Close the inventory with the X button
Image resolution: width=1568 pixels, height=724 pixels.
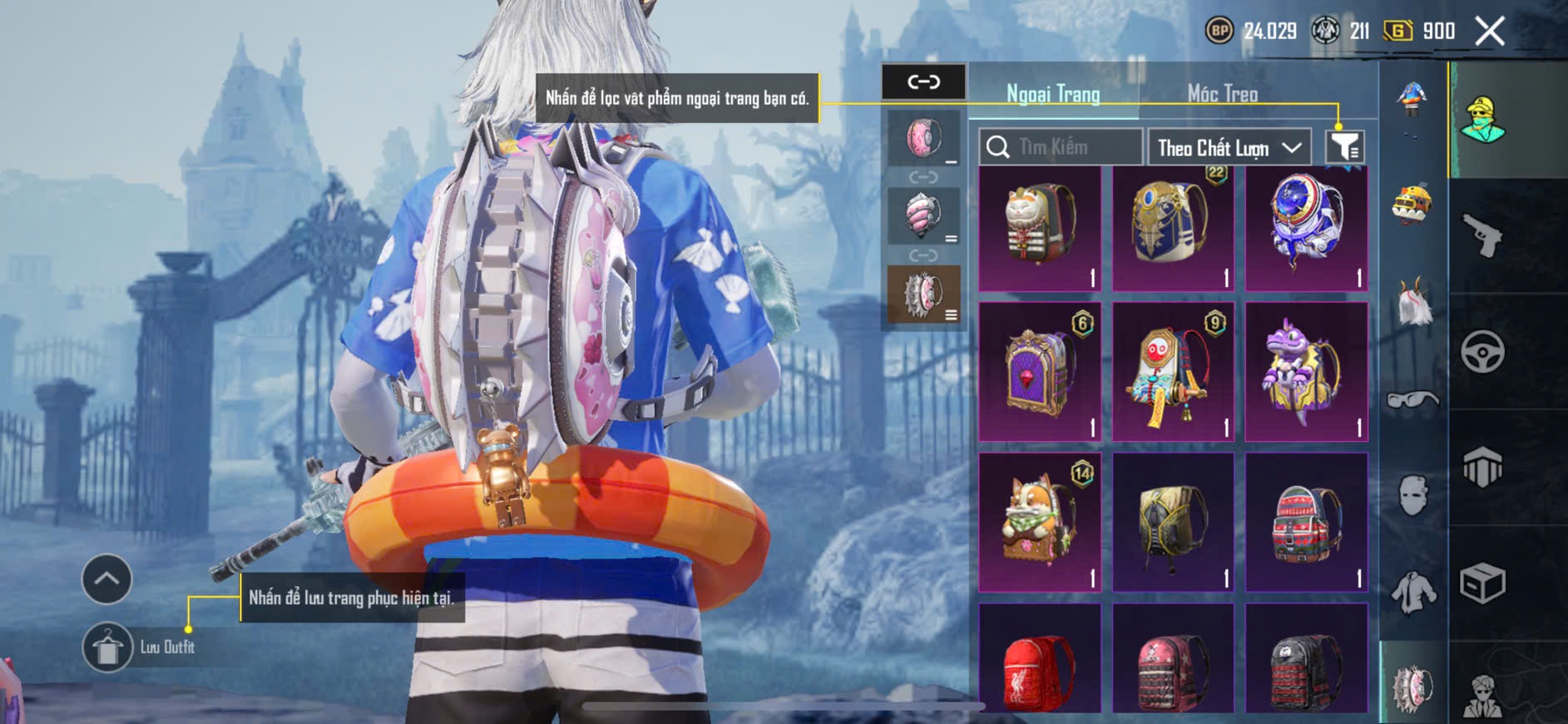coord(1489,32)
